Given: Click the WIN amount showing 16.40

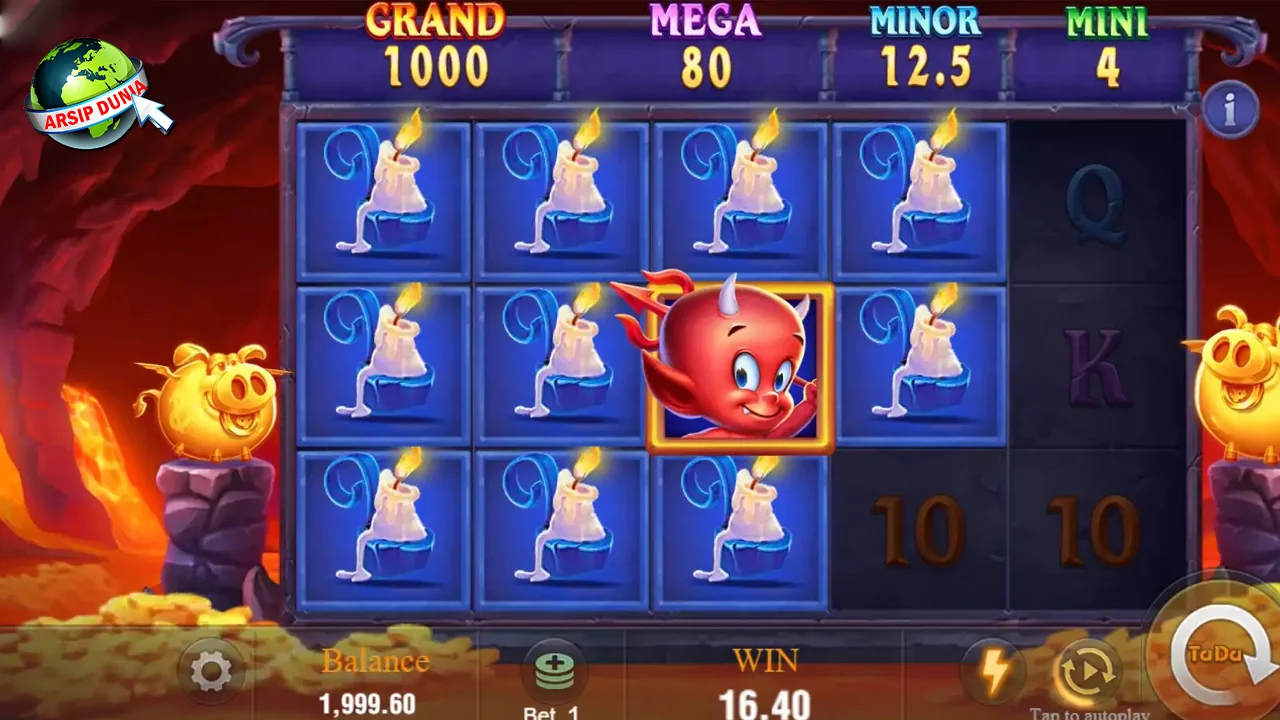Looking at the screenshot, I should (765, 690).
